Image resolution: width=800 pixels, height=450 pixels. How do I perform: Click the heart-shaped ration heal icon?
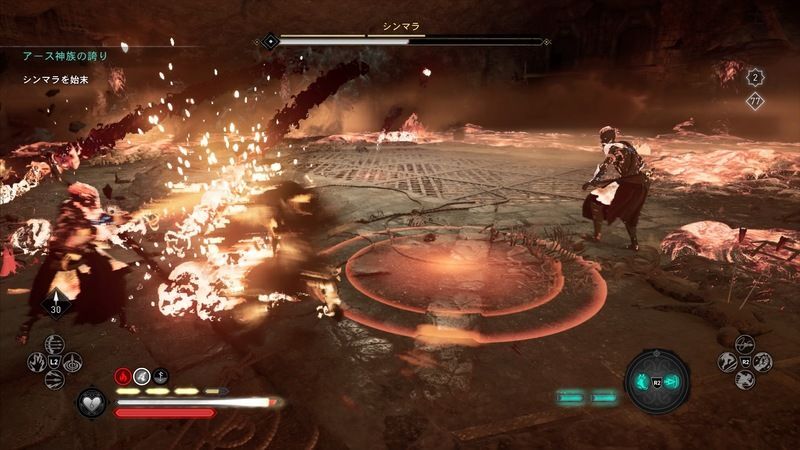coord(93,402)
